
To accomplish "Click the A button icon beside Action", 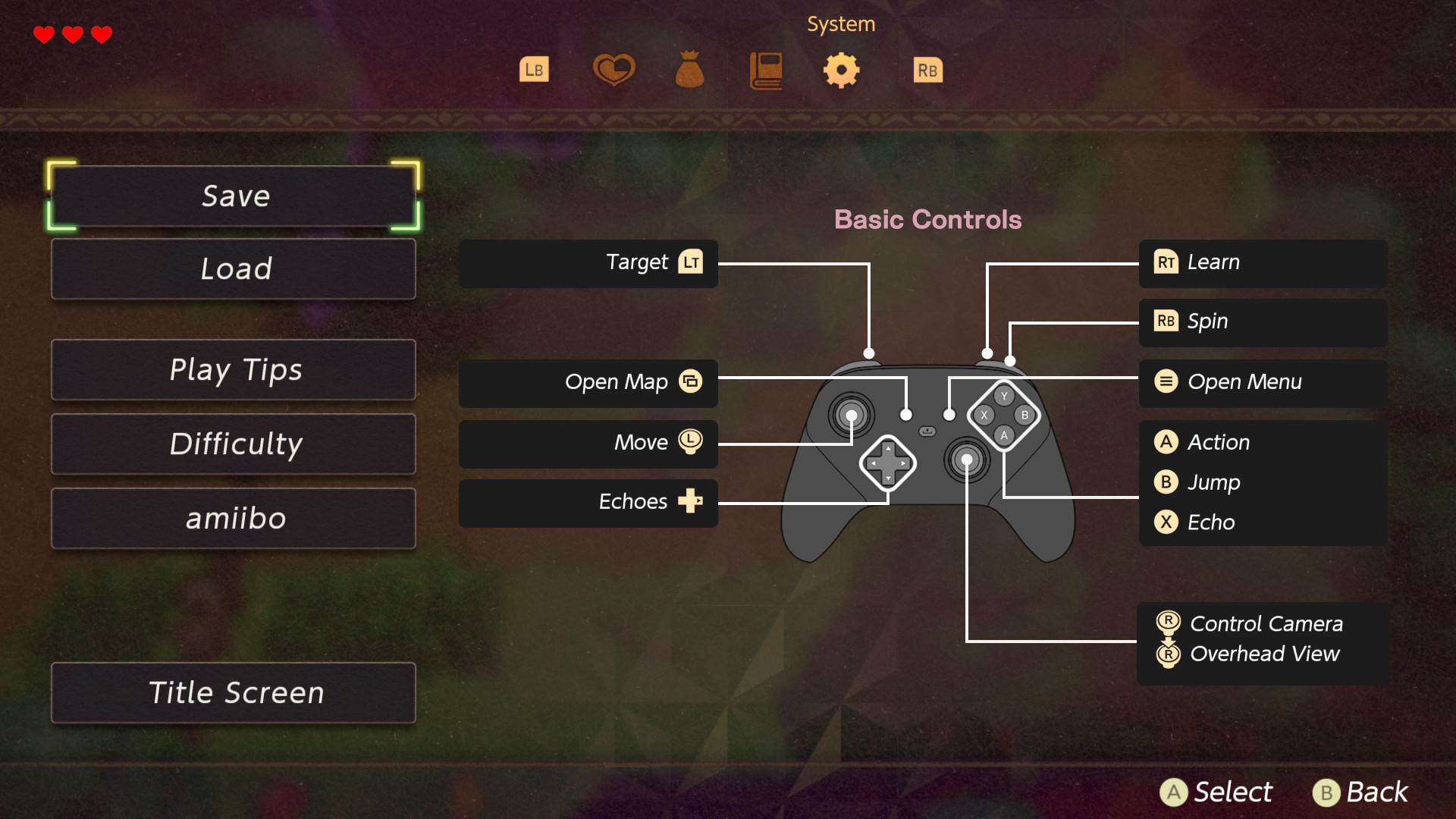I will (1167, 442).
